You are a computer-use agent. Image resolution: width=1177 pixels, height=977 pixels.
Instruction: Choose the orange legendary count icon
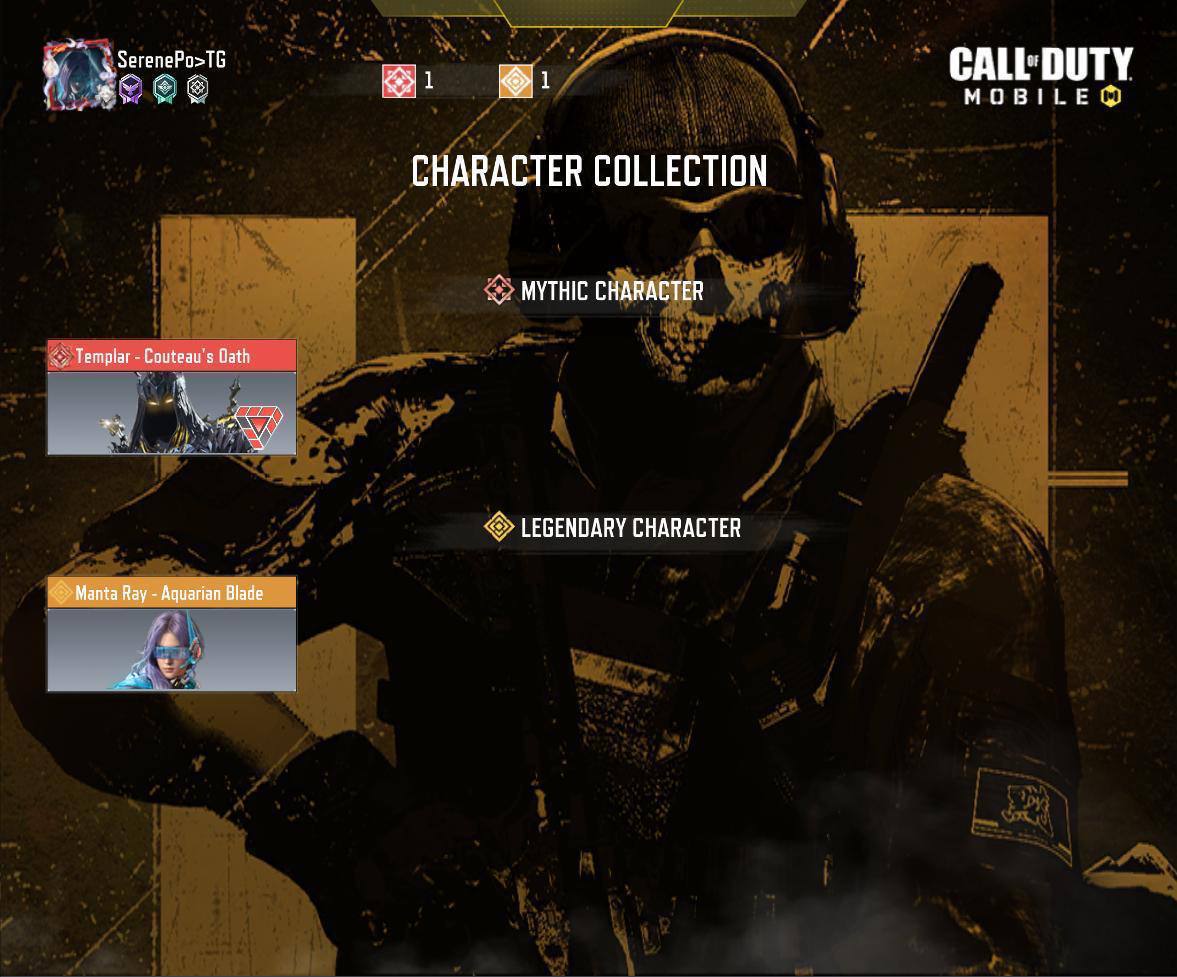[516, 81]
